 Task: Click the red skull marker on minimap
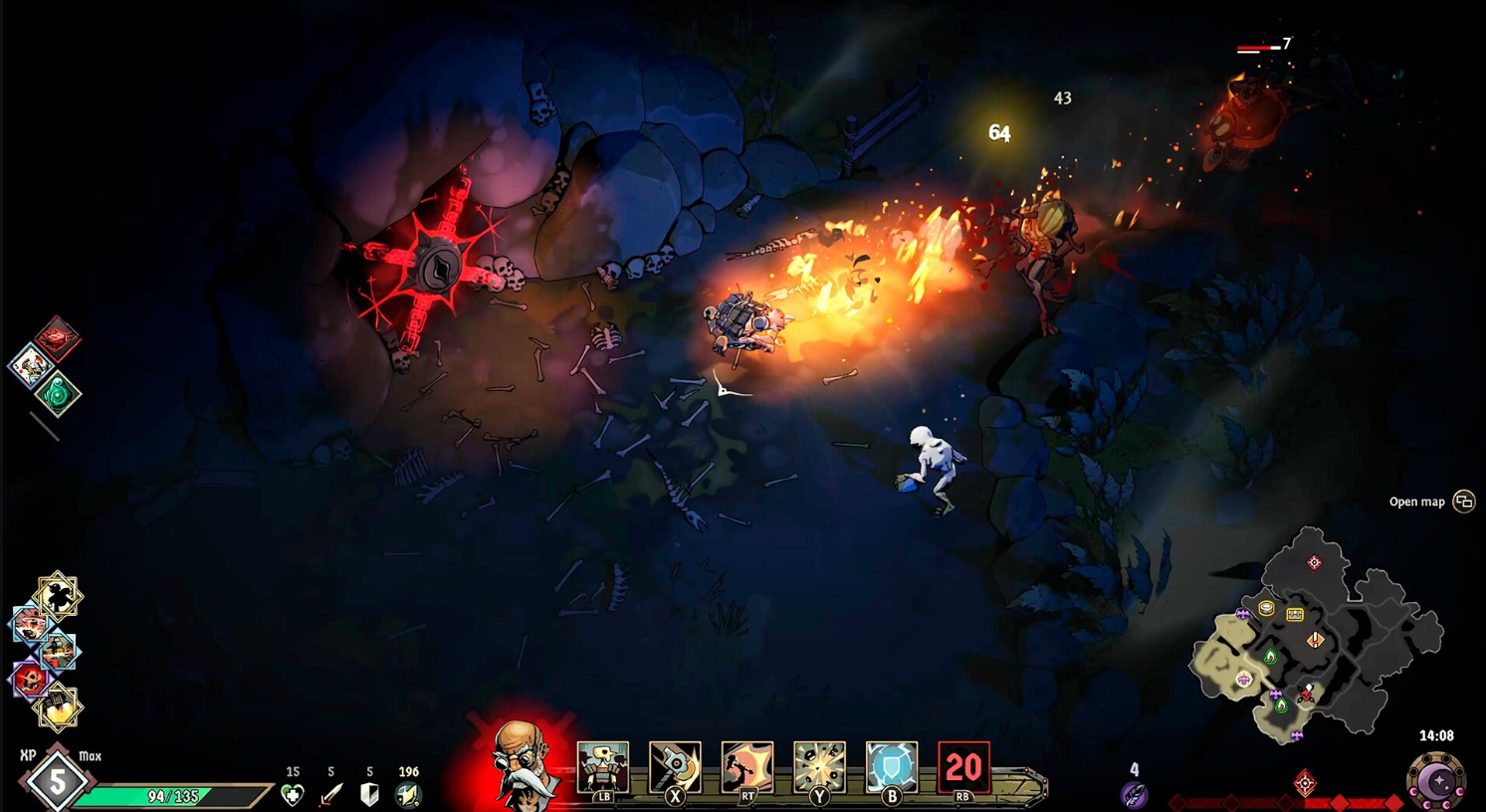click(1307, 693)
